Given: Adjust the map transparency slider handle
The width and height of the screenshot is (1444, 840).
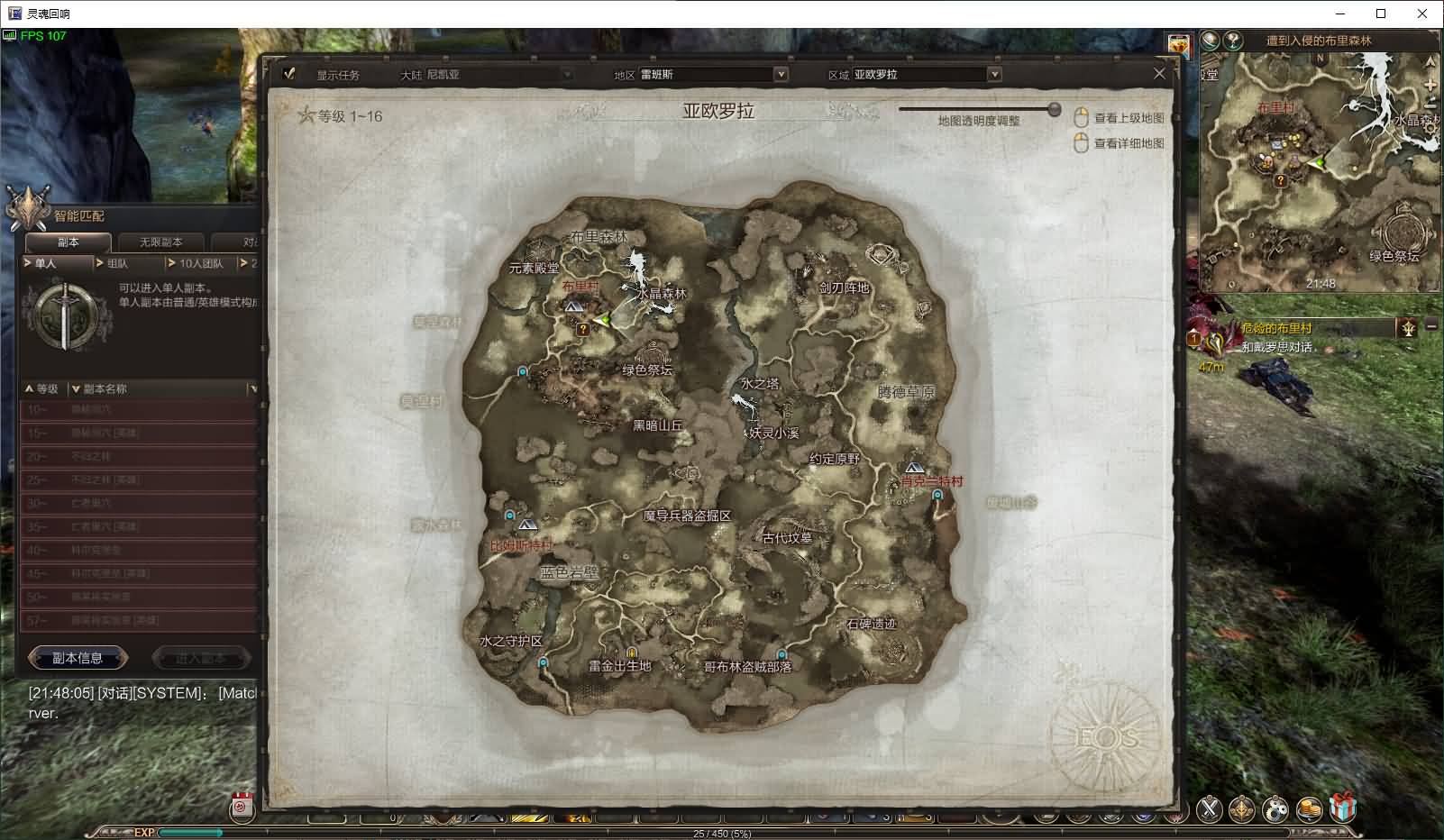Looking at the screenshot, I should pos(1054,109).
